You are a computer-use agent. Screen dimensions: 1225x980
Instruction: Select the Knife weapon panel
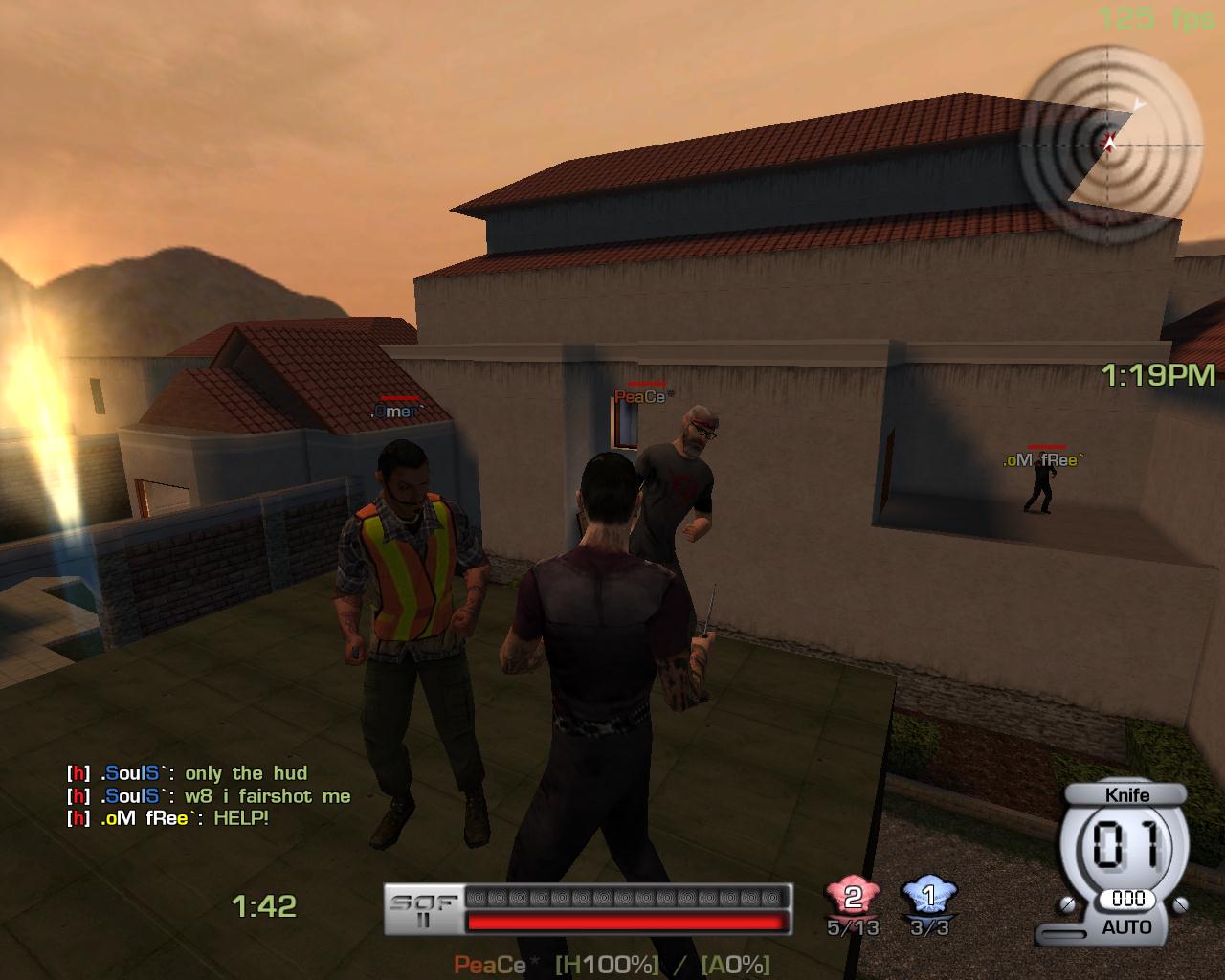pyautogui.click(x=1125, y=861)
